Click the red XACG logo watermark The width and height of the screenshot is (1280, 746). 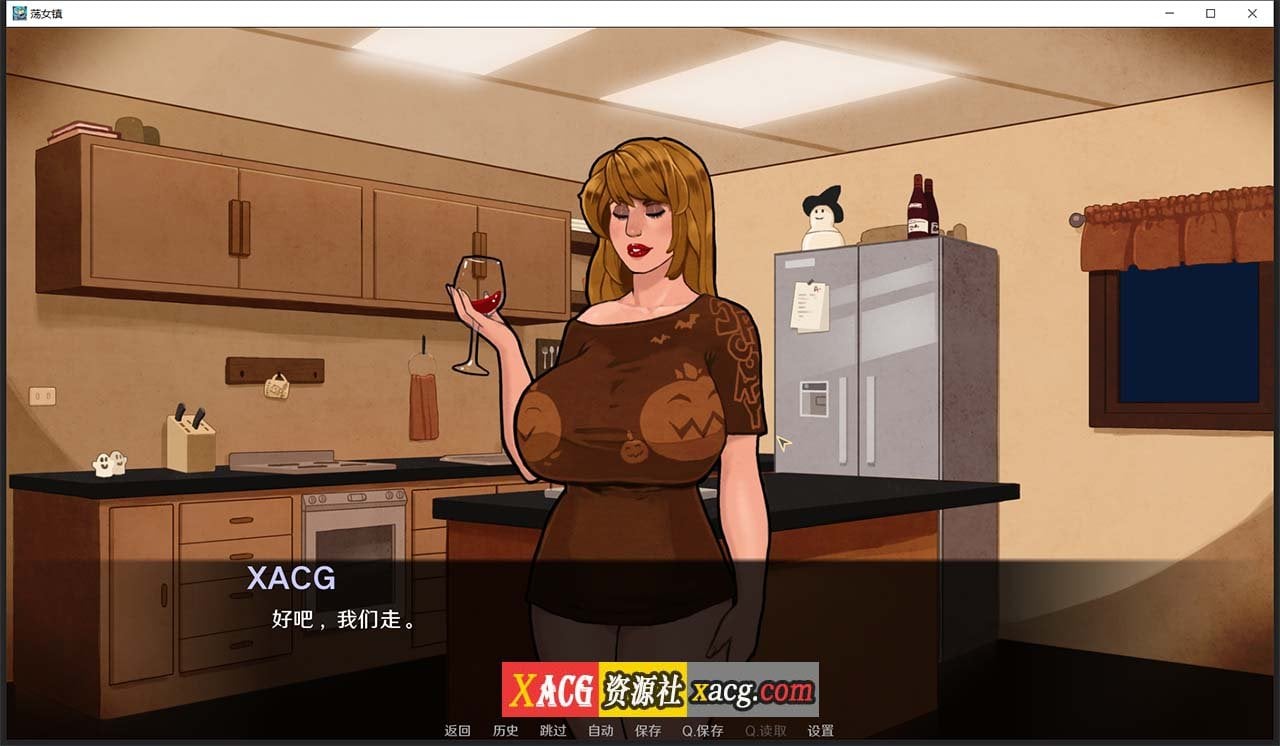click(551, 688)
